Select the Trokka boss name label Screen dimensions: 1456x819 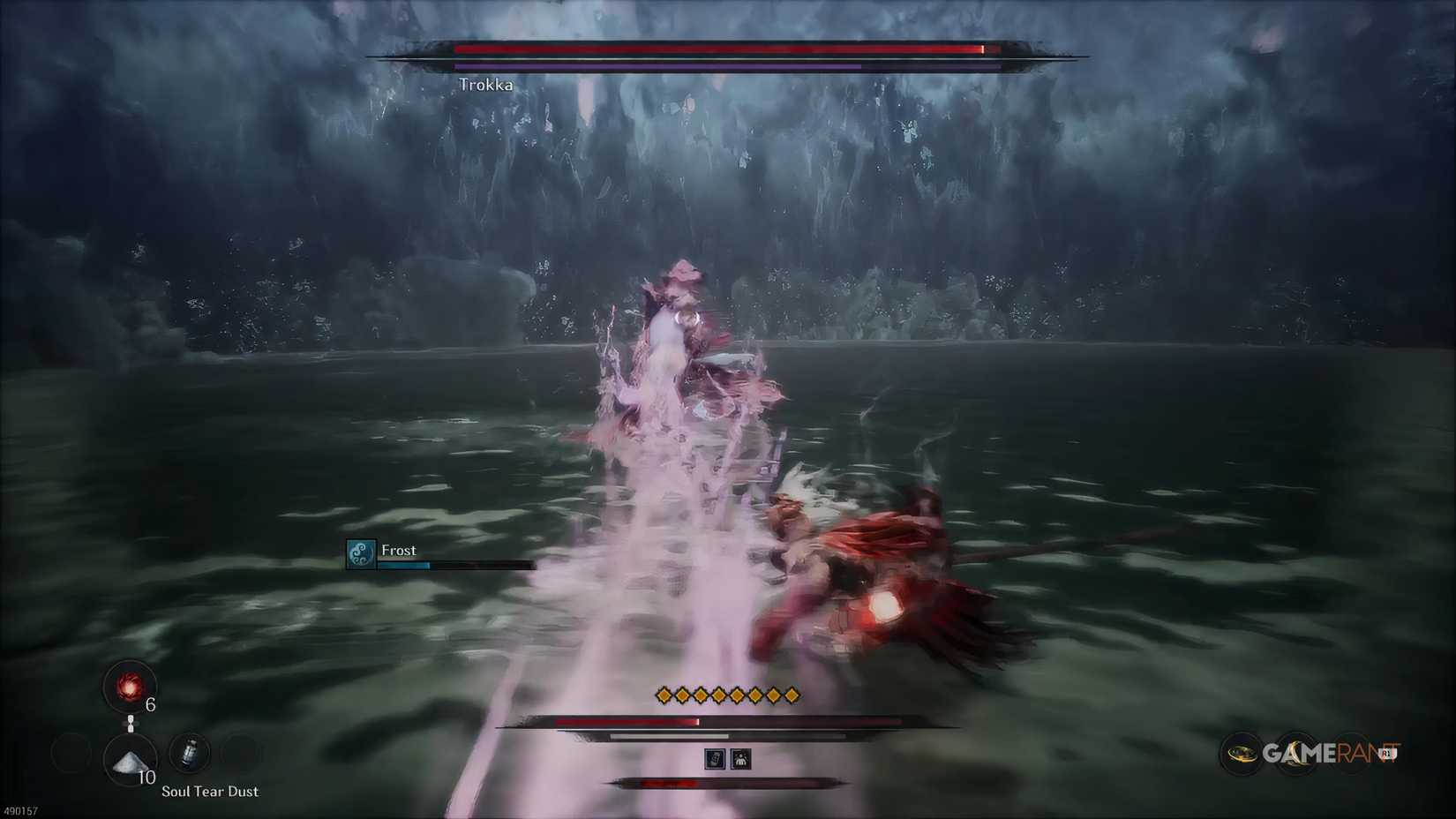pos(487,85)
